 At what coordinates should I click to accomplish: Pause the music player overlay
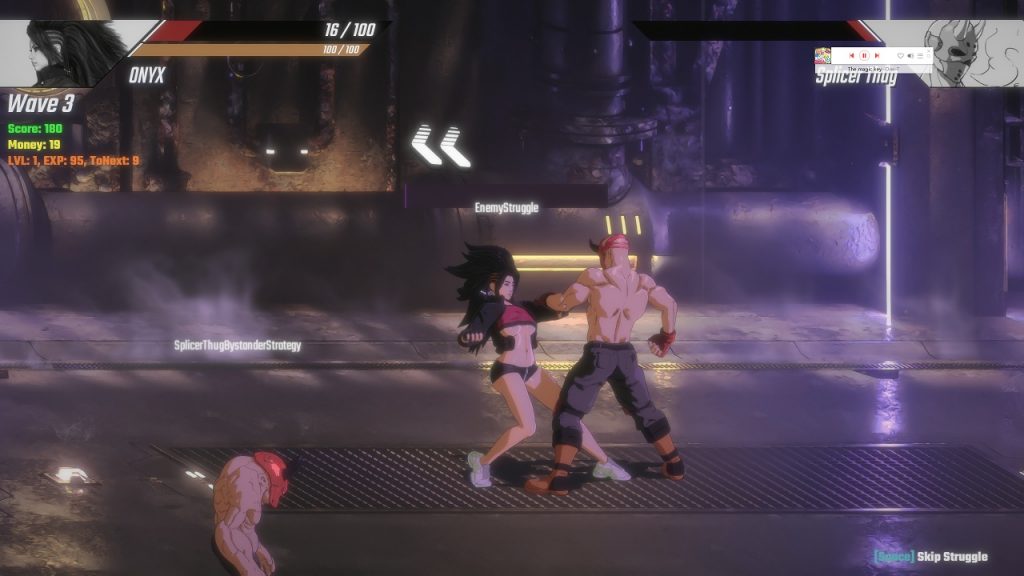click(x=864, y=55)
